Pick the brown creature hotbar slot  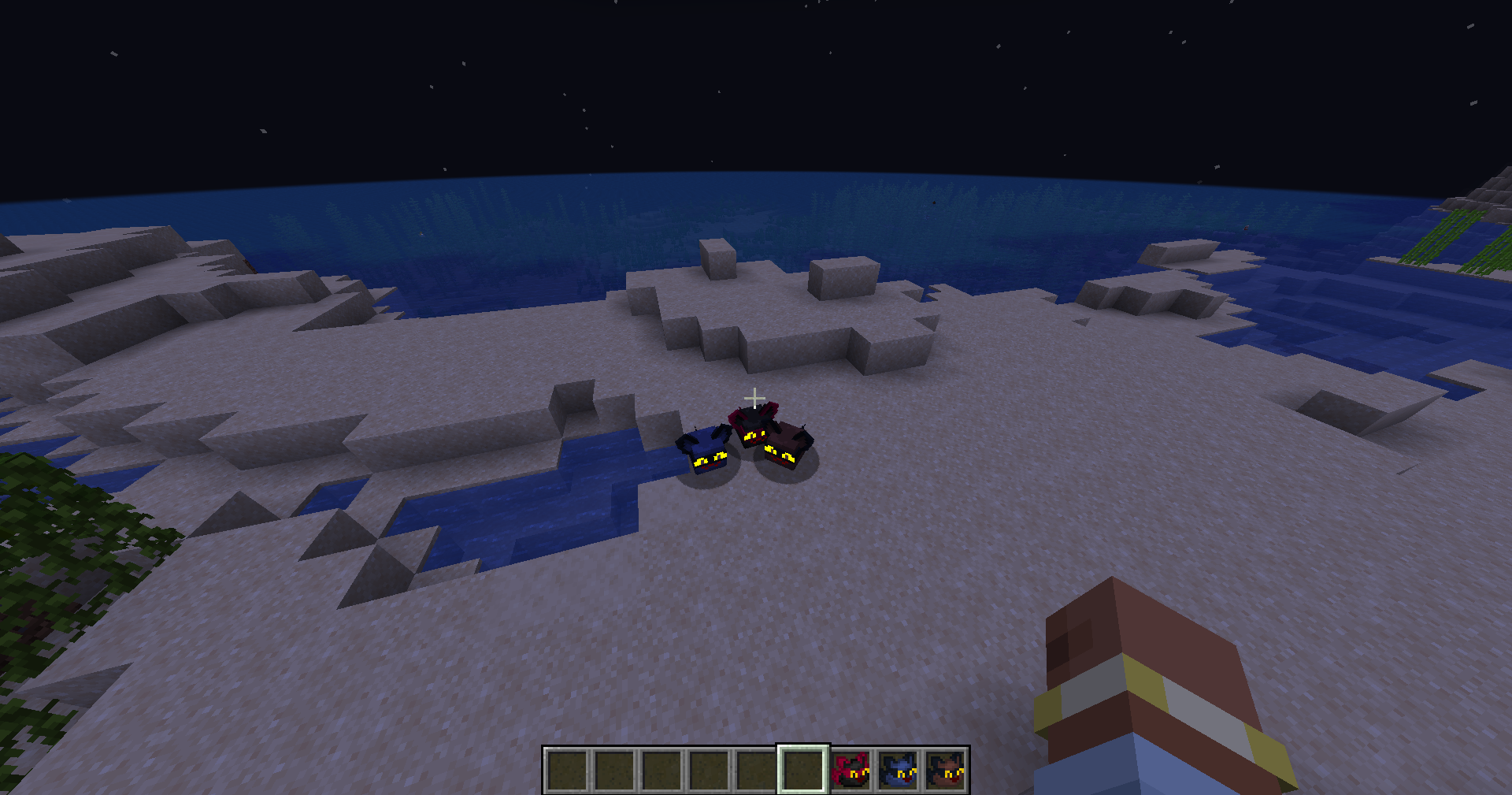point(945,770)
